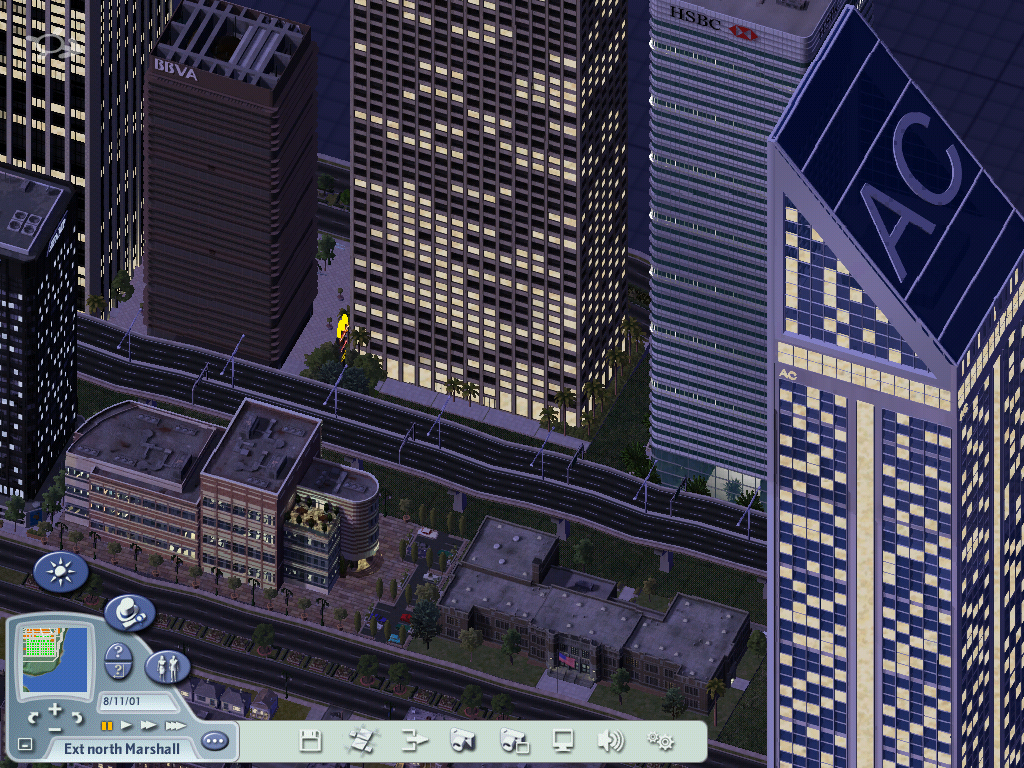This screenshot has width=1024, height=768.
Task: Set simulation to double-arrow fast speed
Action: pos(149,725)
